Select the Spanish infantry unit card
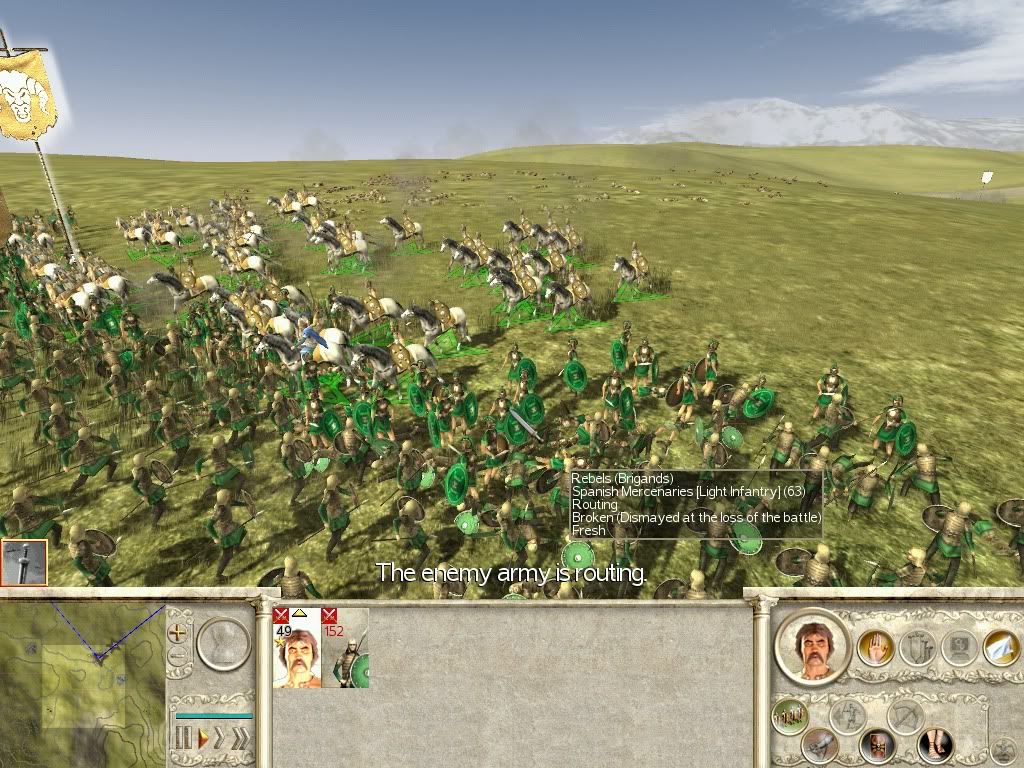The image size is (1024, 768). click(345, 648)
